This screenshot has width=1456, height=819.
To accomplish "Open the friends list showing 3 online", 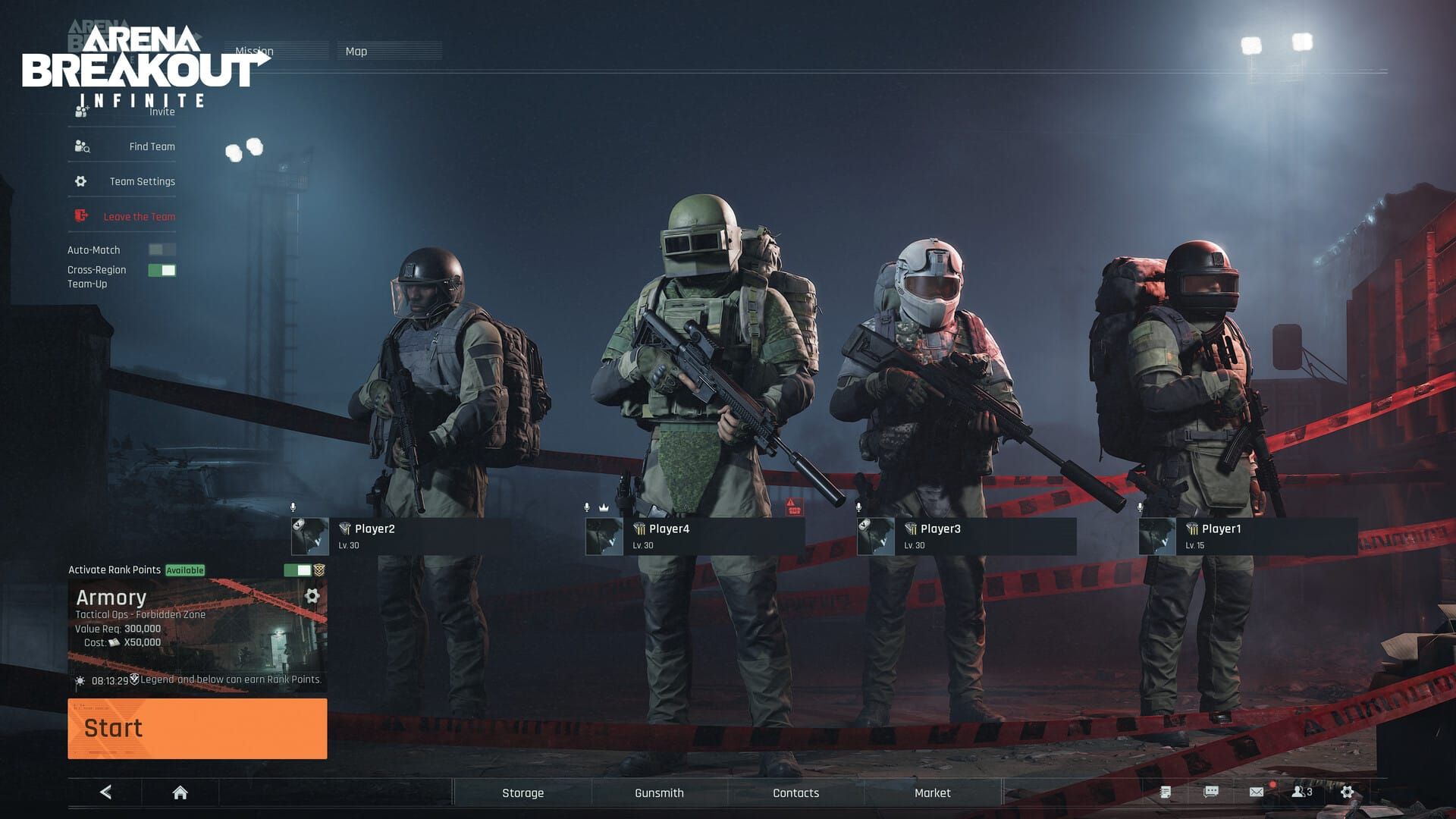I will coord(1302,792).
